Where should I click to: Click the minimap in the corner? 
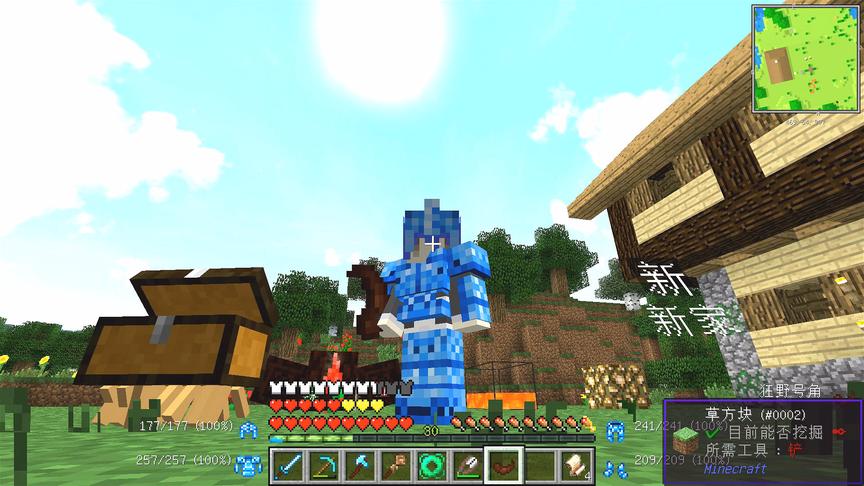click(806, 58)
